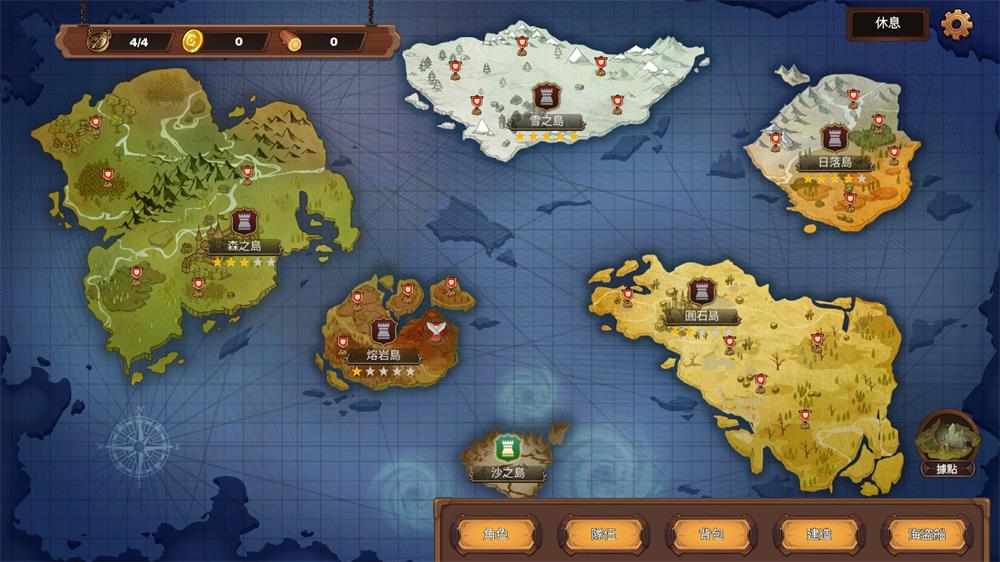Open the 隊伍 team menu
The image size is (1000, 562).
point(603,534)
